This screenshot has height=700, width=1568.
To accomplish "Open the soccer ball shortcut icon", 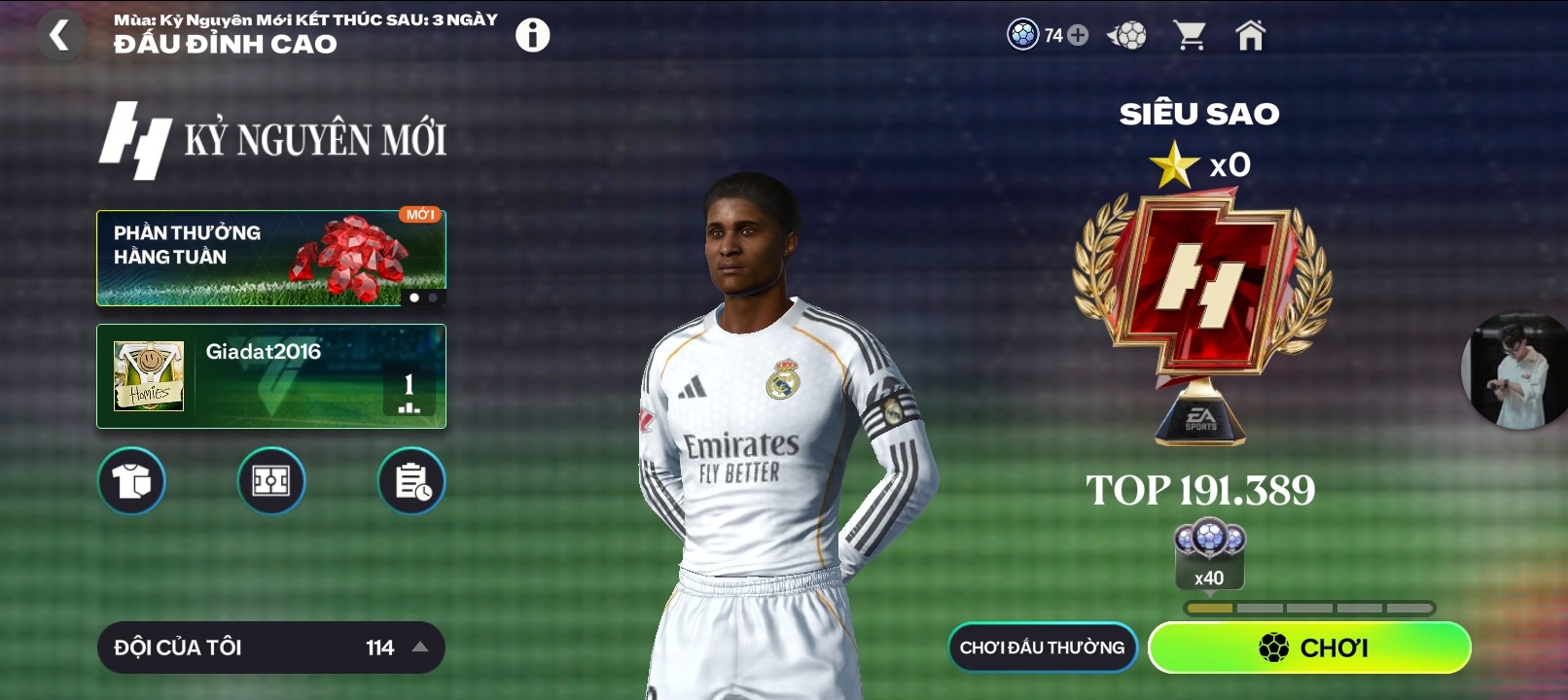I will point(1127,36).
